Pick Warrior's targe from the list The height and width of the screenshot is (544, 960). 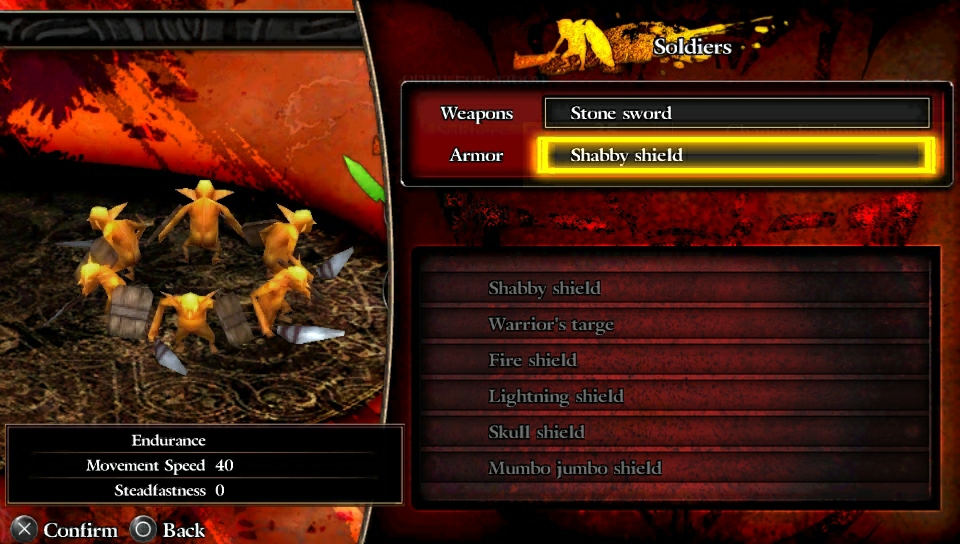coord(676,324)
